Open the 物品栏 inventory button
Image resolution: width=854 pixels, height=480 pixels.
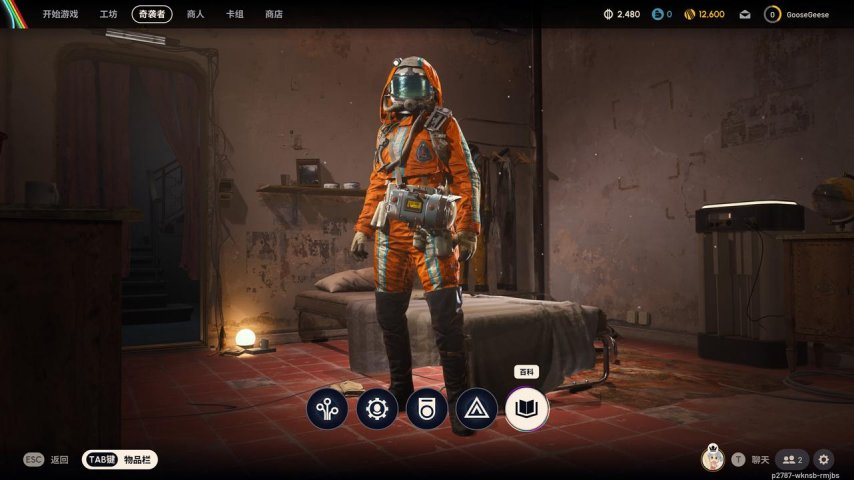[121, 459]
